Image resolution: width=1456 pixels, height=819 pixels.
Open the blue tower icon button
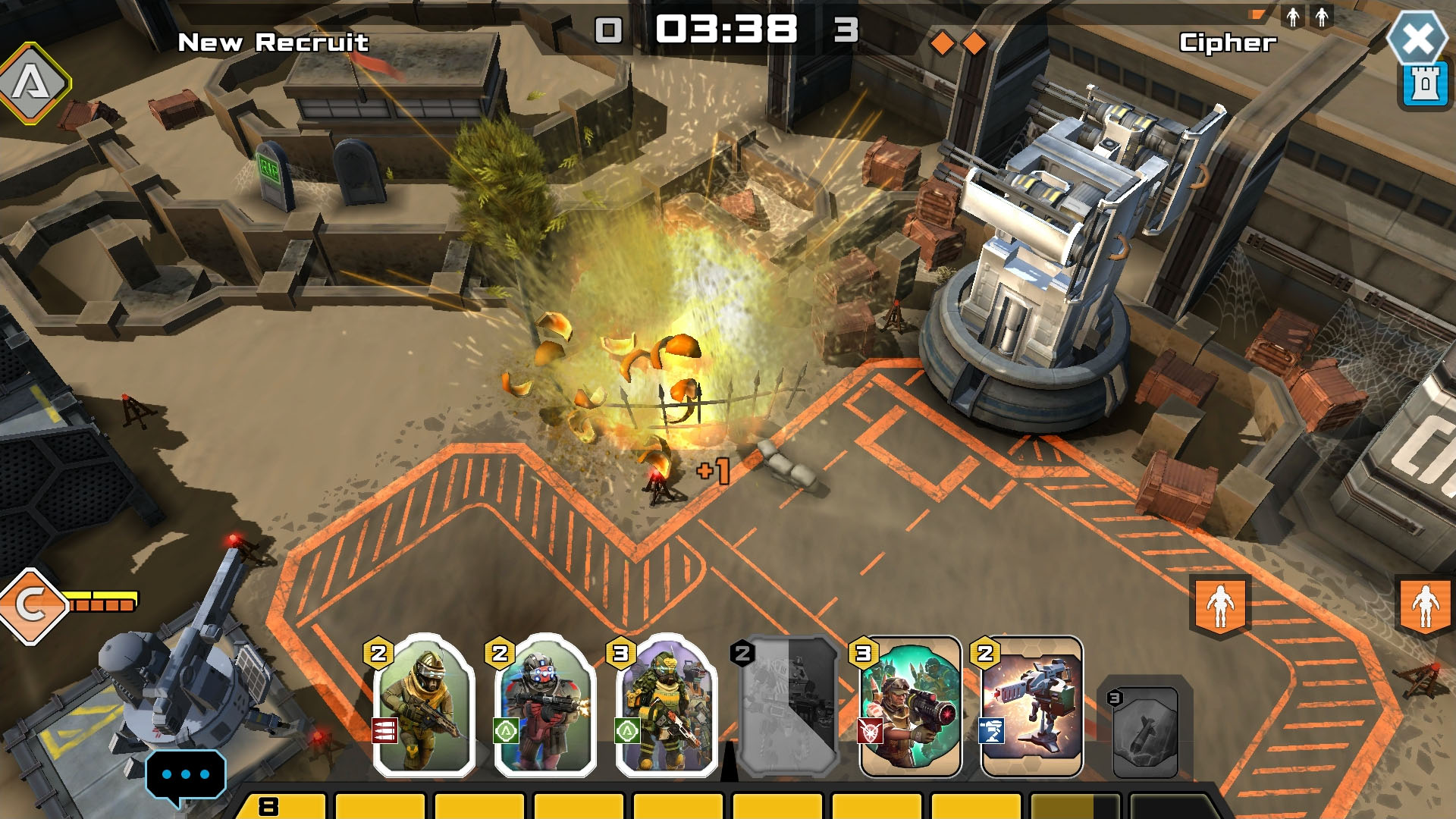point(1424,85)
